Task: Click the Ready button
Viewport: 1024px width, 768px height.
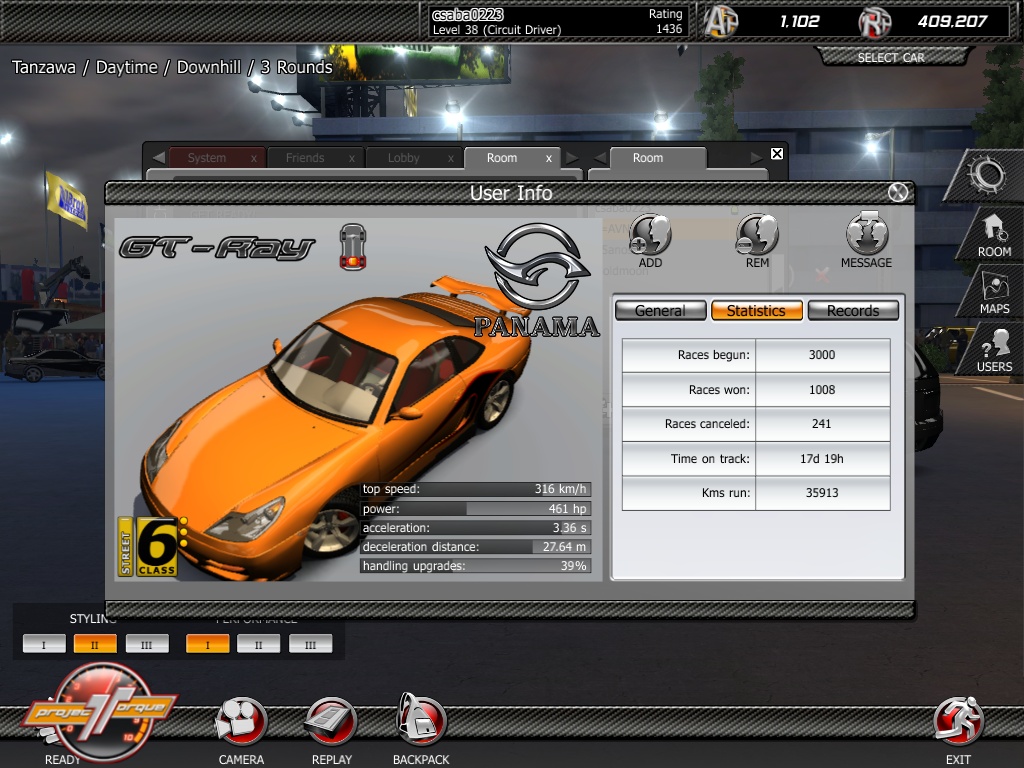Action: 88,712
